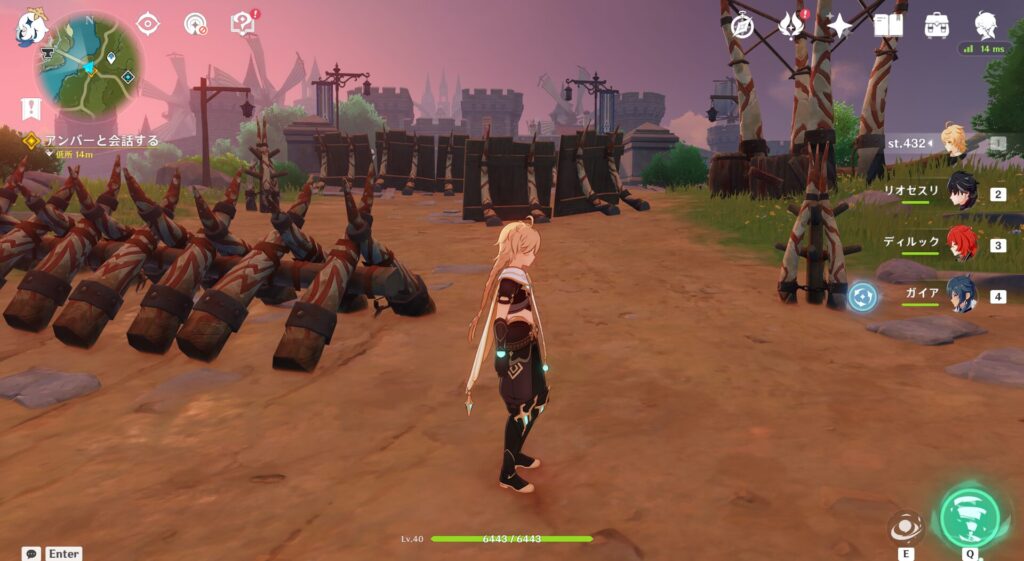Screen dimensions: 1024x561
Task: Open the tutorial book with question mark
Action: click(242, 23)
